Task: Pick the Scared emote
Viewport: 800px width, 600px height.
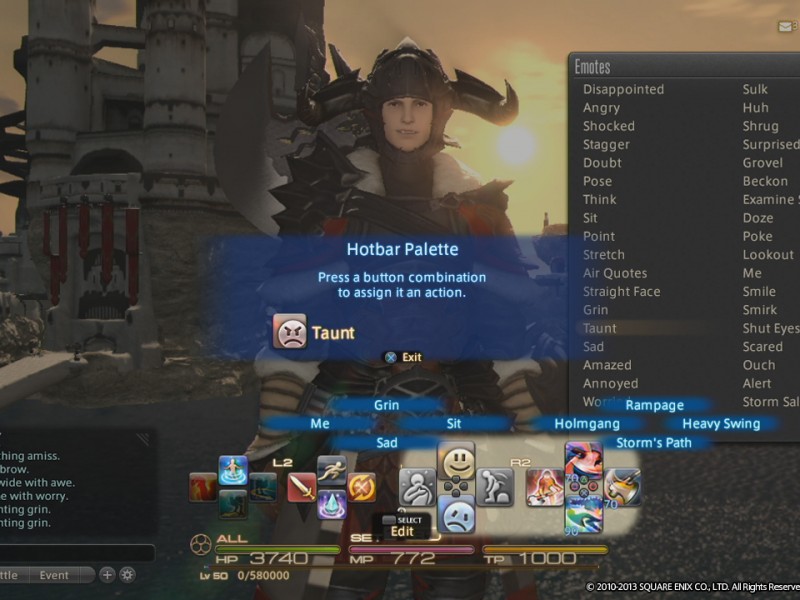Action: pos(762,347)
